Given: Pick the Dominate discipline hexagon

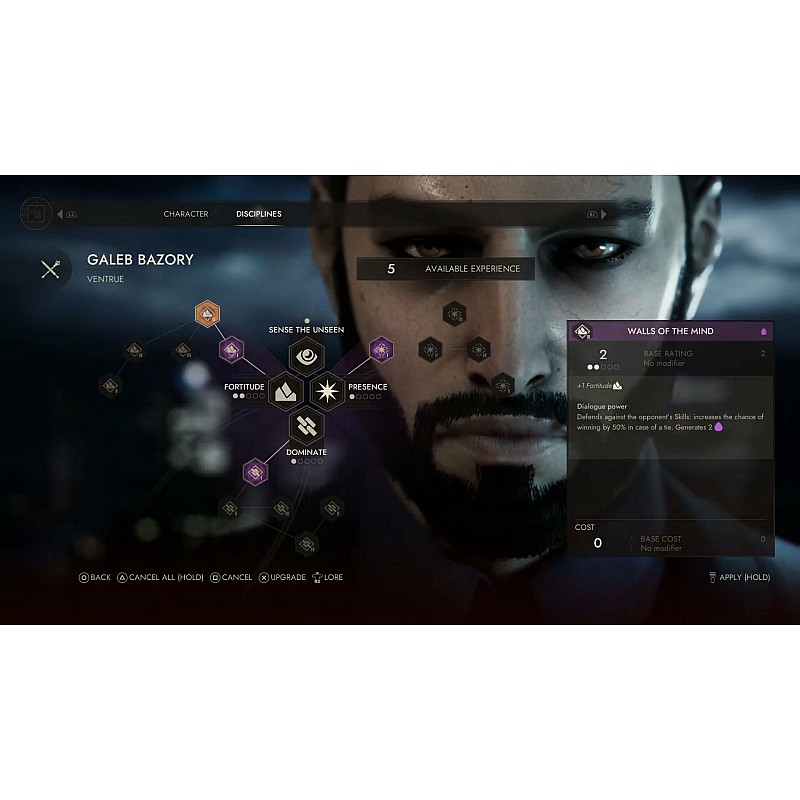Looking at the screenshot, I should [x=305, y=426].
